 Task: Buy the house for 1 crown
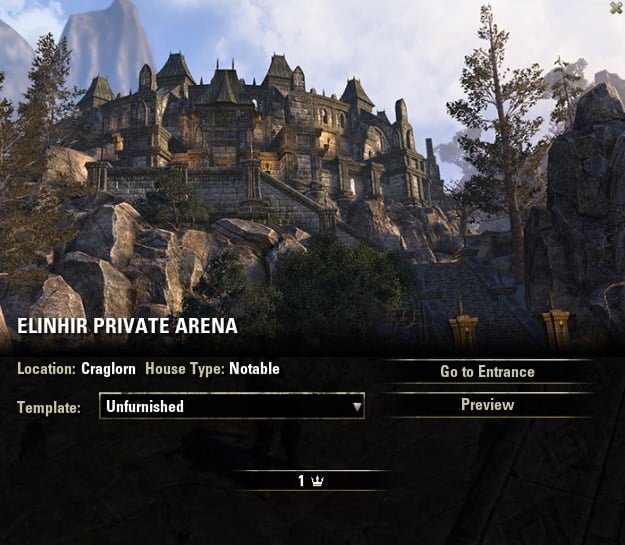pyautogui.click(x=311, y=481)
